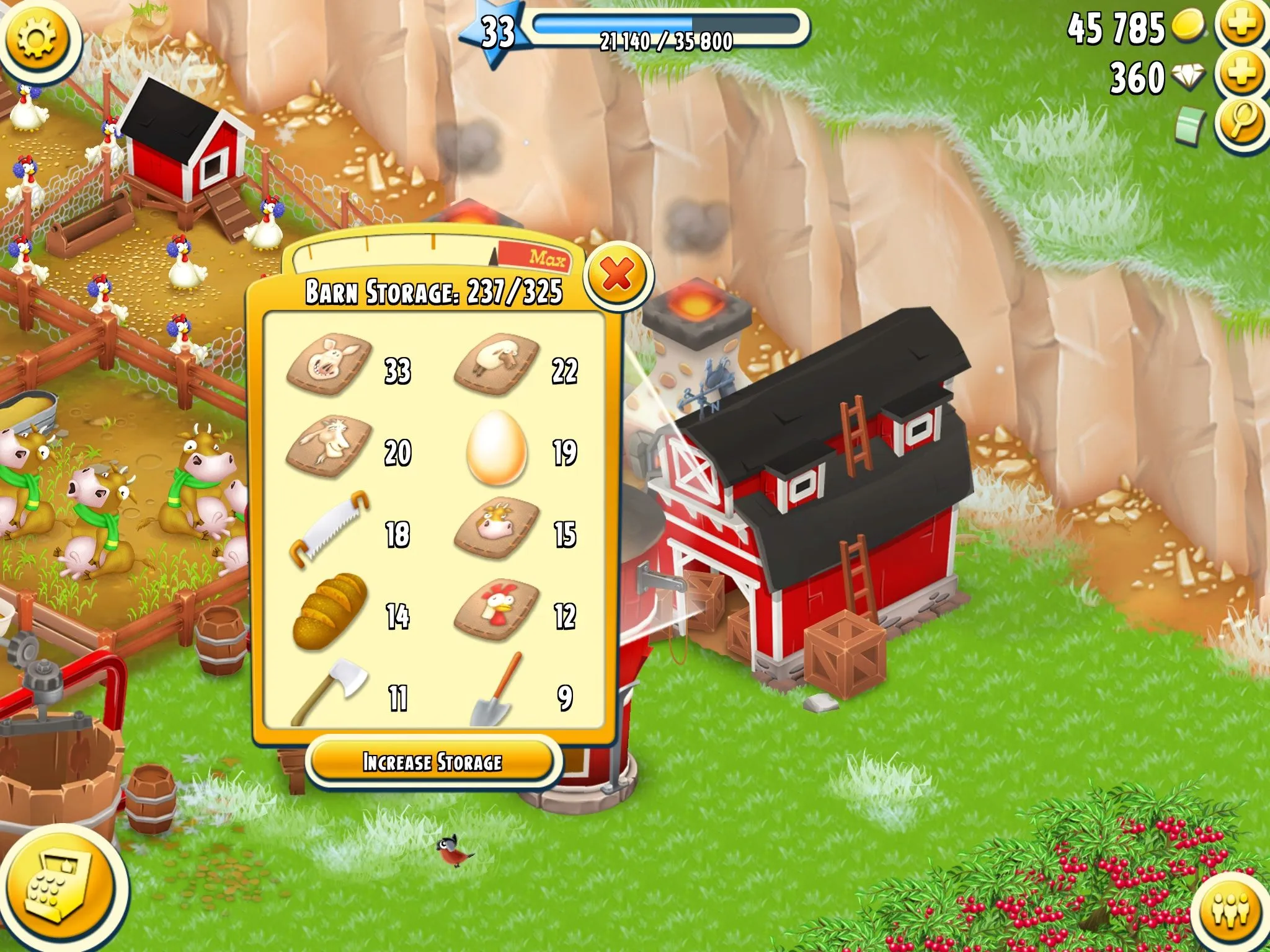Select the cow feed bag
Viewport: 1270px width, 952px height.
point(496,529)
